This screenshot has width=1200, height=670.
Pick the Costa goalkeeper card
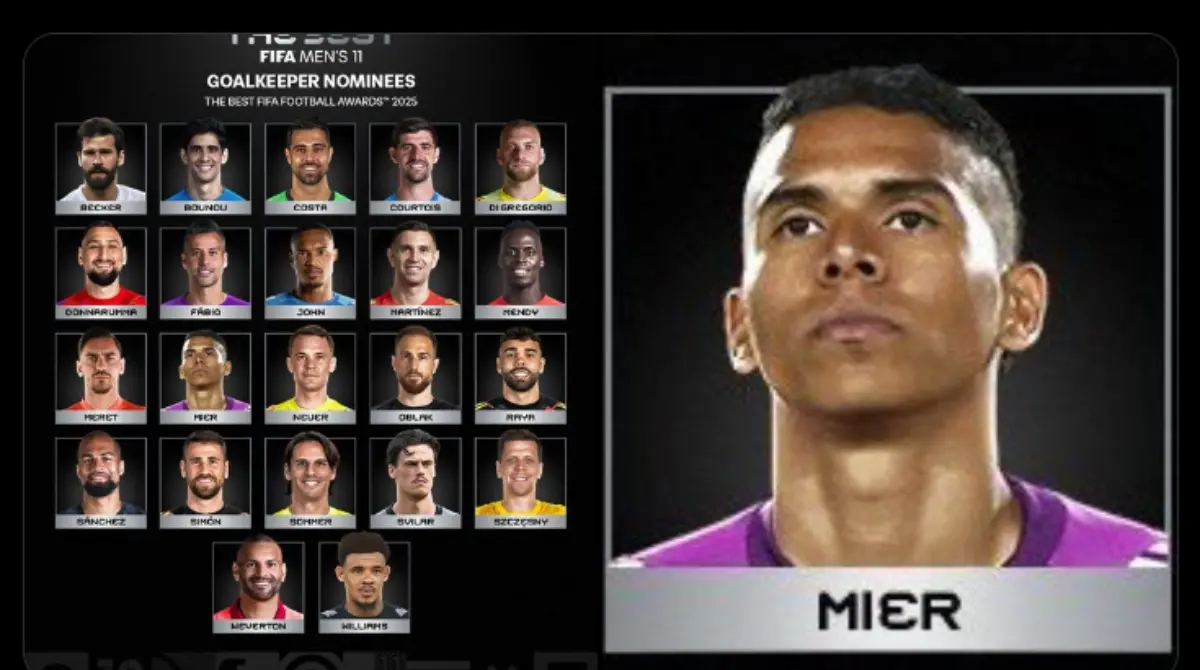[310, 167]
